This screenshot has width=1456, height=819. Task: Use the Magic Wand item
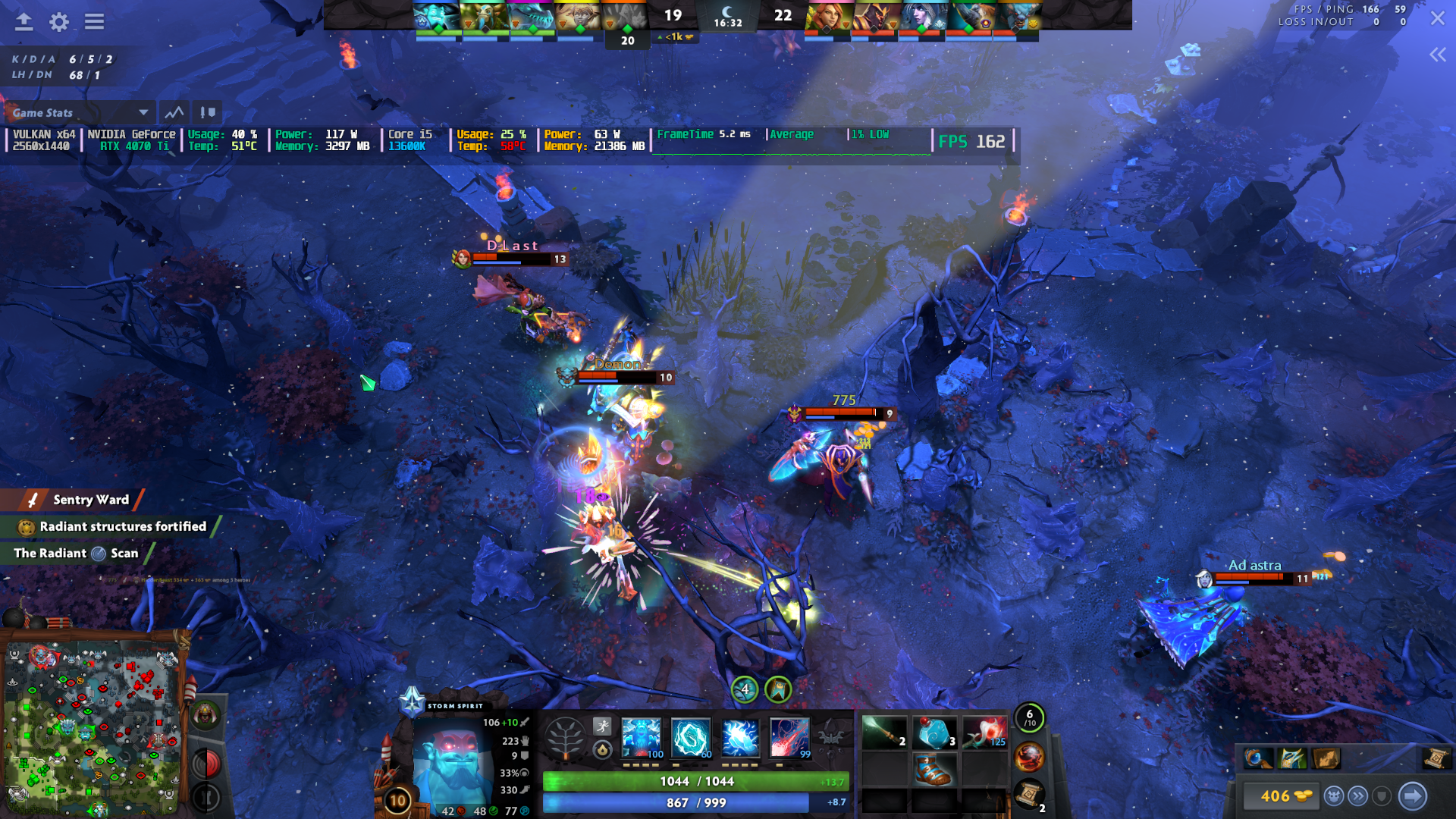884,733
